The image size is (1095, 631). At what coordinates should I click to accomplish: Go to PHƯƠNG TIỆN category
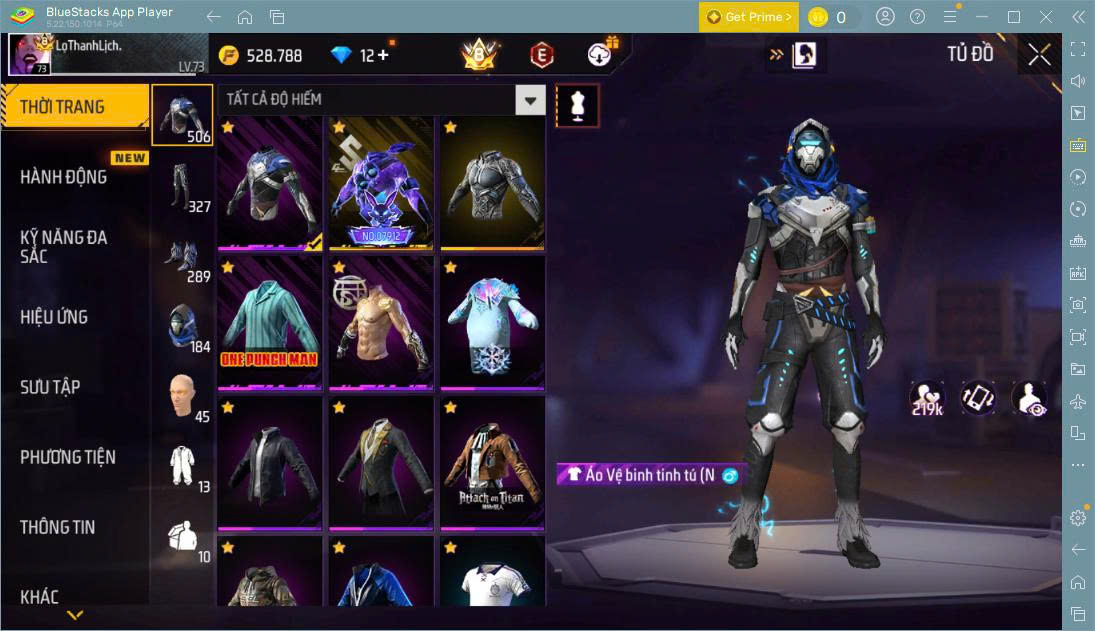coord(68,457)
